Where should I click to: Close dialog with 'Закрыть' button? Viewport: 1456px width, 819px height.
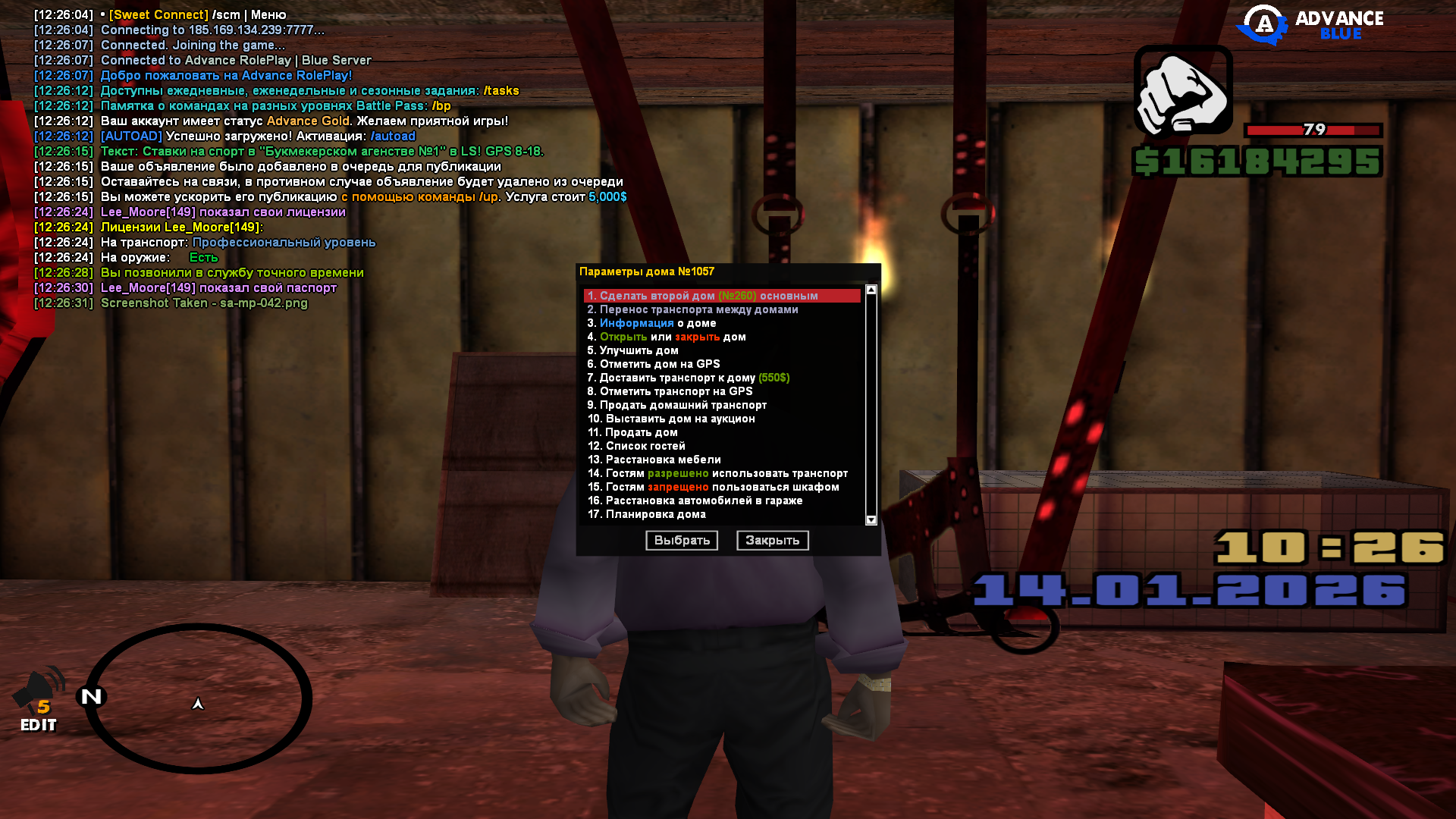(772, 540)
